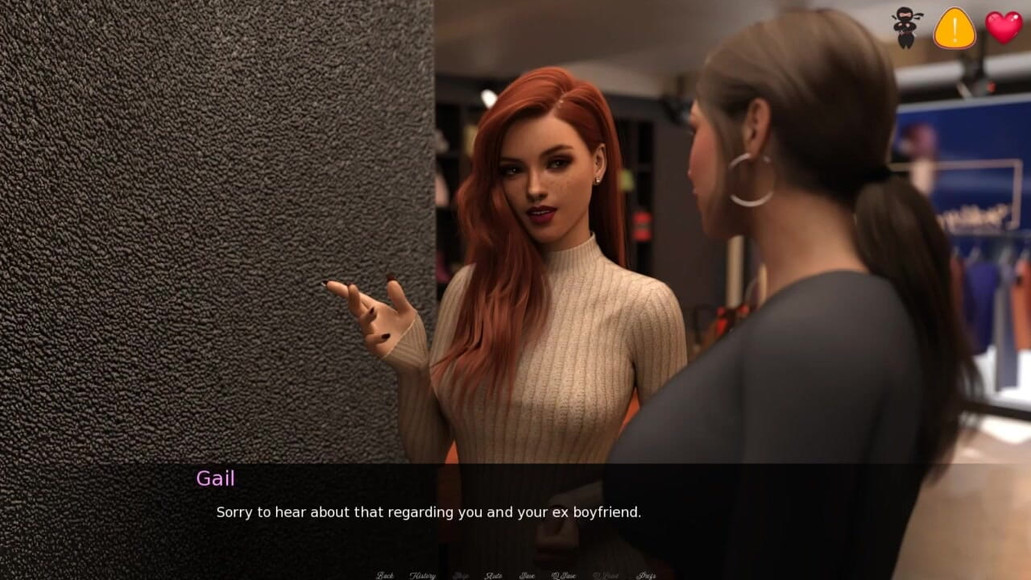Open Prefs settings
The width and height of the screenshot is (1031, 580).
coord(646,575)
